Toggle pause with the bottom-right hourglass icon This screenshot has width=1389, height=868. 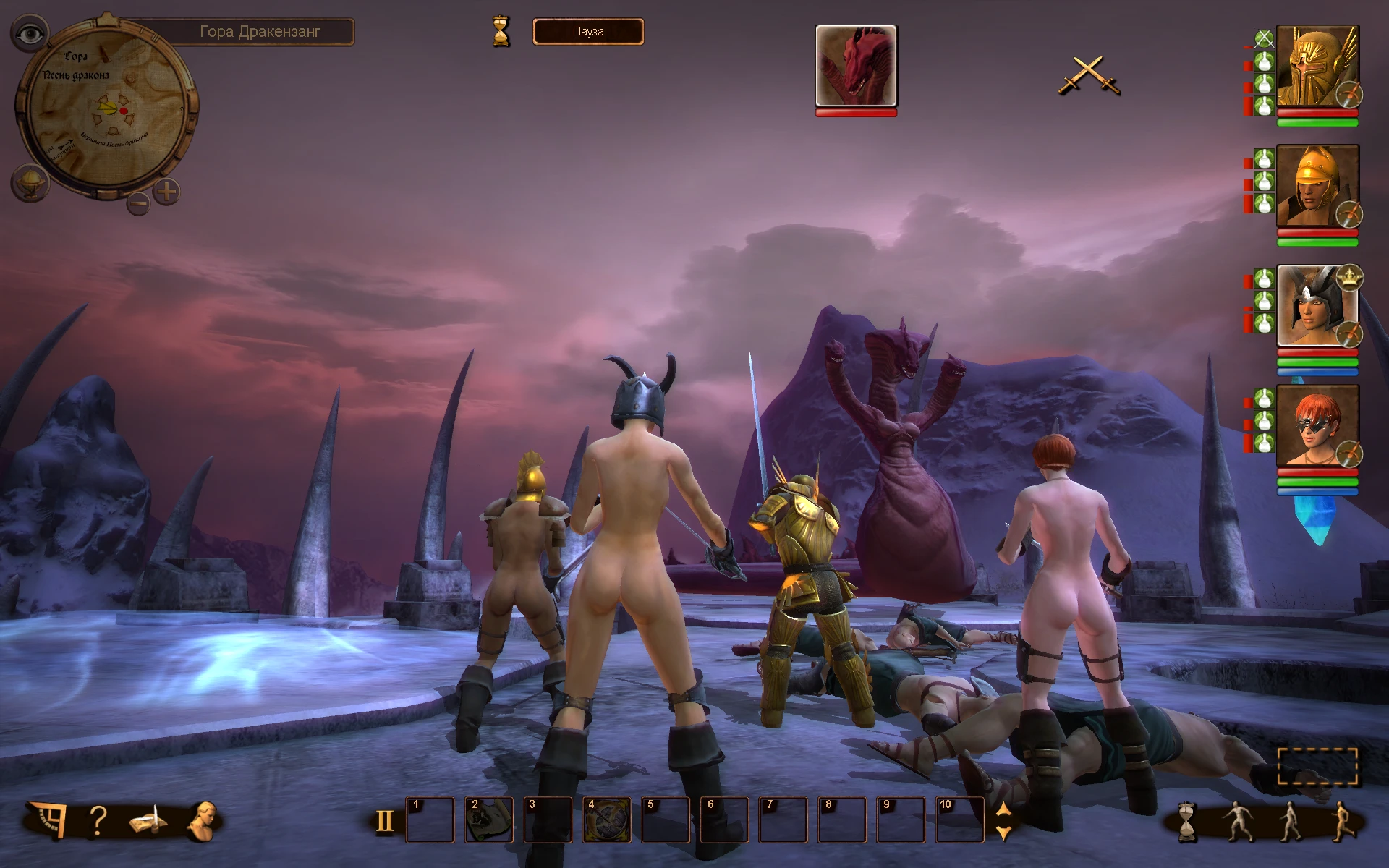[x=1186, y=821]
